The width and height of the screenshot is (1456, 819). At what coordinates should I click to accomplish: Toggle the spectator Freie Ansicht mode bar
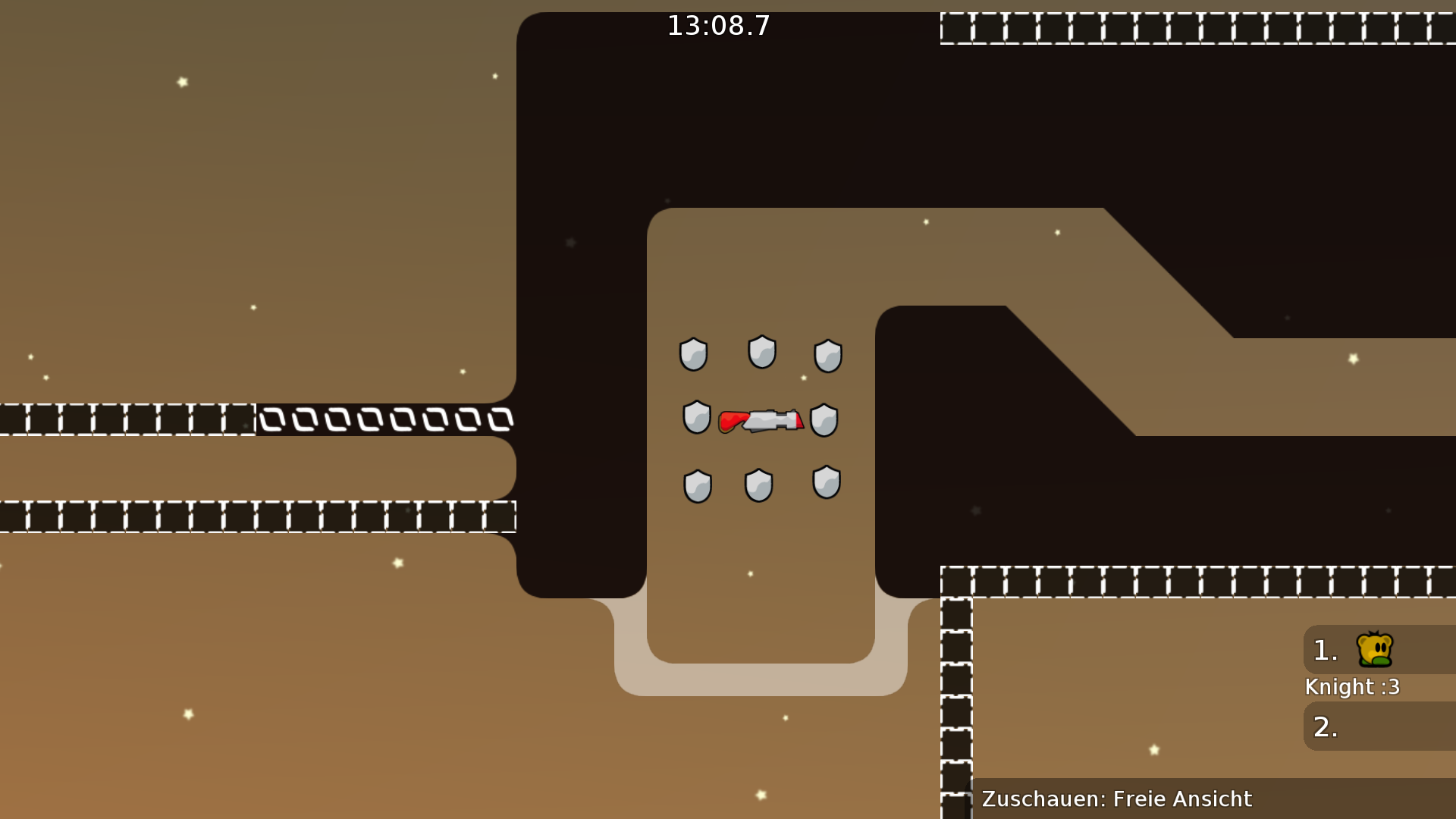click(x=1115, y=799)
